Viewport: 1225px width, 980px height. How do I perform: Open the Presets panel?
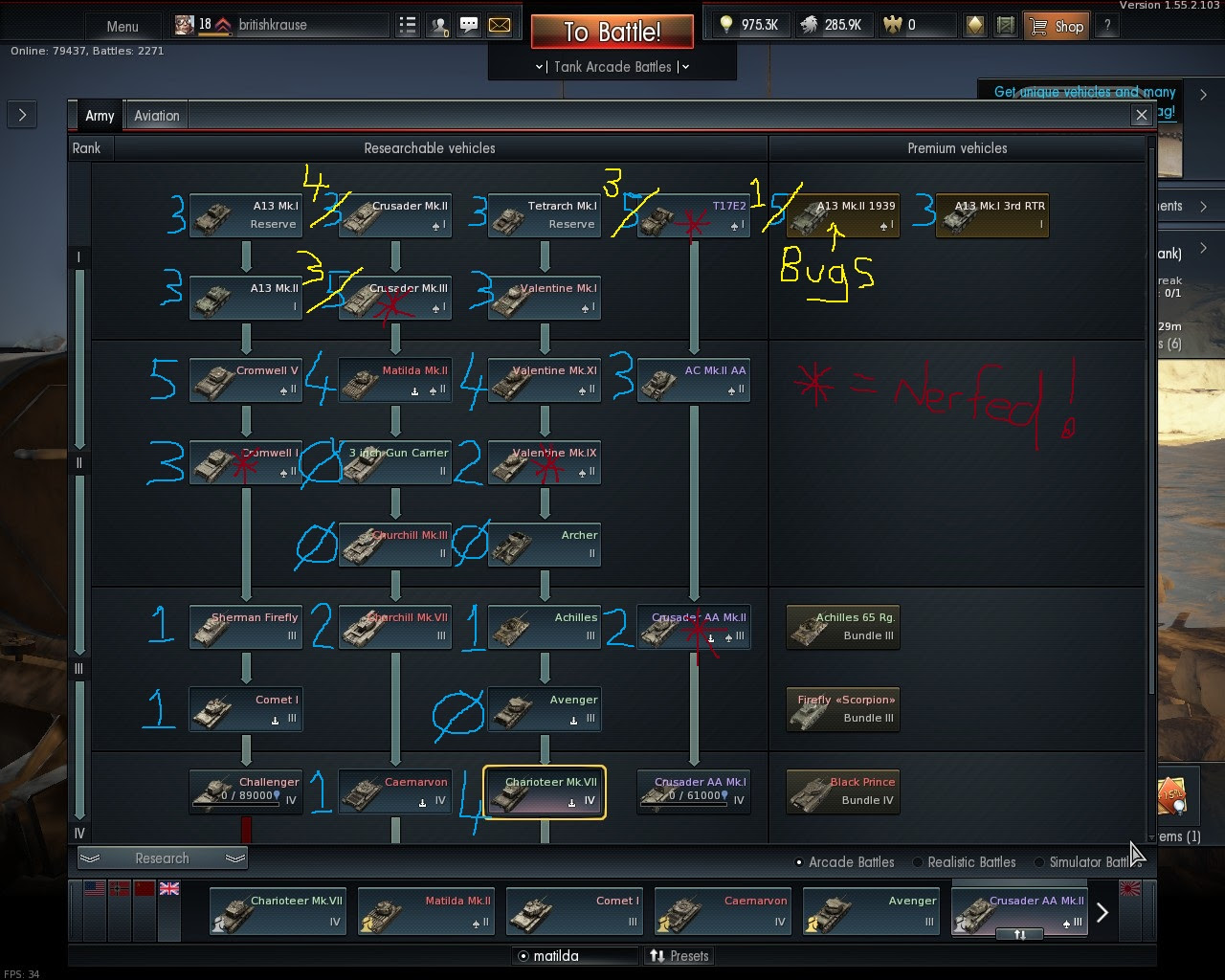(x=679, y=955)
